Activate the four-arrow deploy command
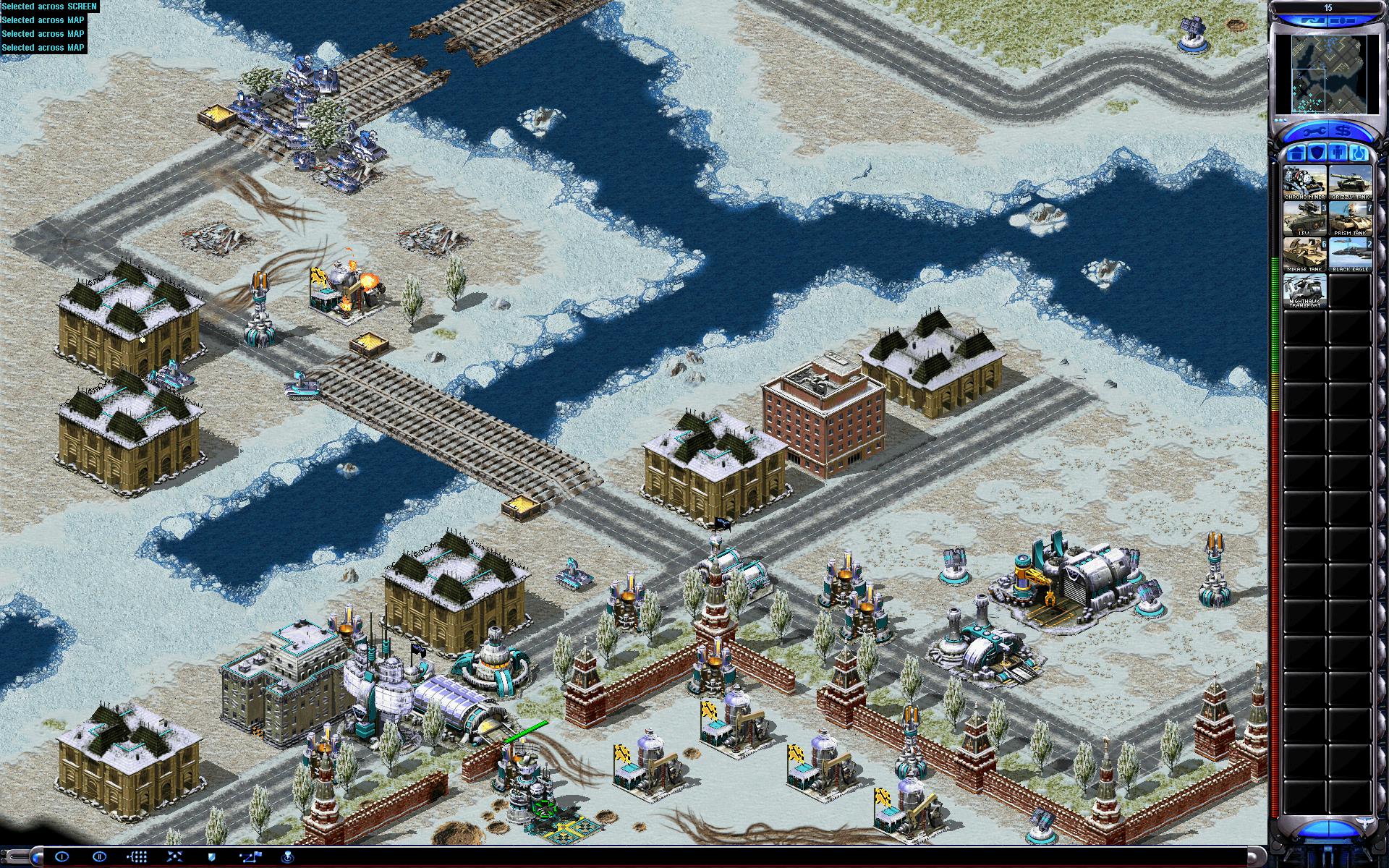Image resolution: width=1389 pixels, height=868 pixels. [175, 857]
